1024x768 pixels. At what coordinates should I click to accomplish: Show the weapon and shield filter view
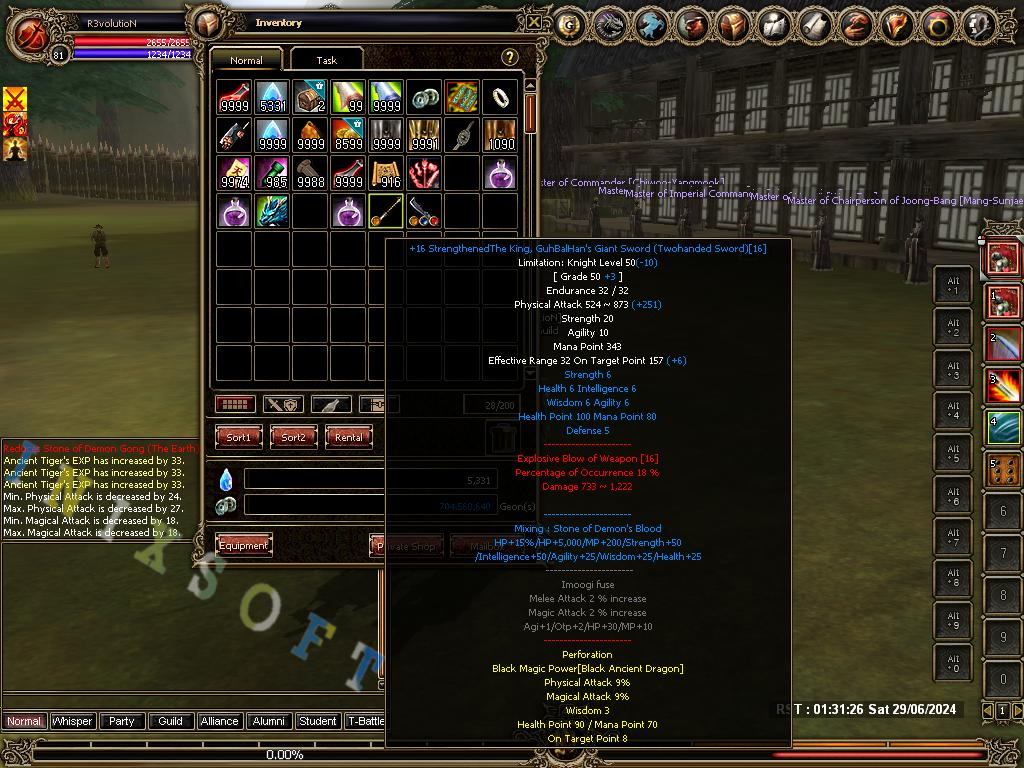283,404
